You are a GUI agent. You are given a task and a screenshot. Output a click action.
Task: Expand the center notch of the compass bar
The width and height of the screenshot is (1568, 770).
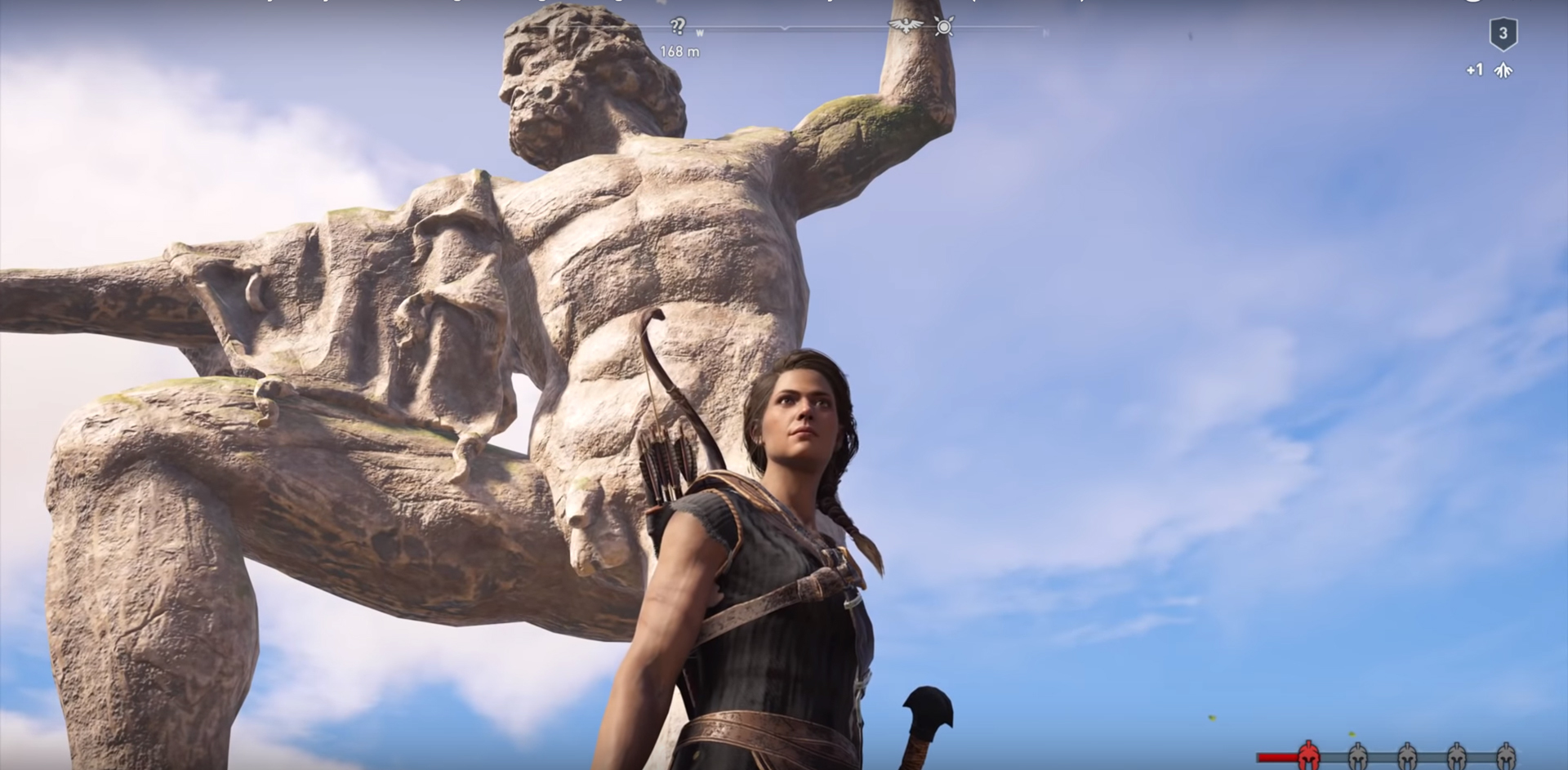point(784,28)
